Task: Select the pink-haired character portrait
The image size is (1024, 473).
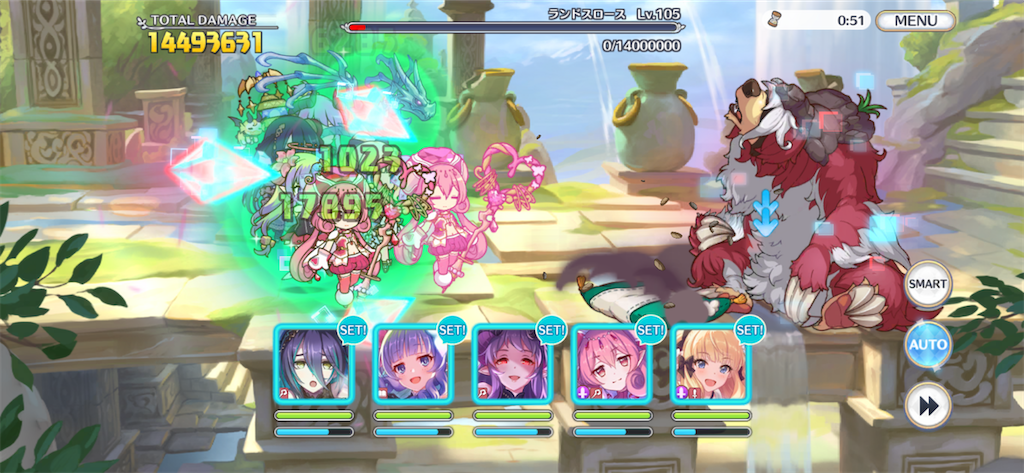Action: tap(612, 364)
